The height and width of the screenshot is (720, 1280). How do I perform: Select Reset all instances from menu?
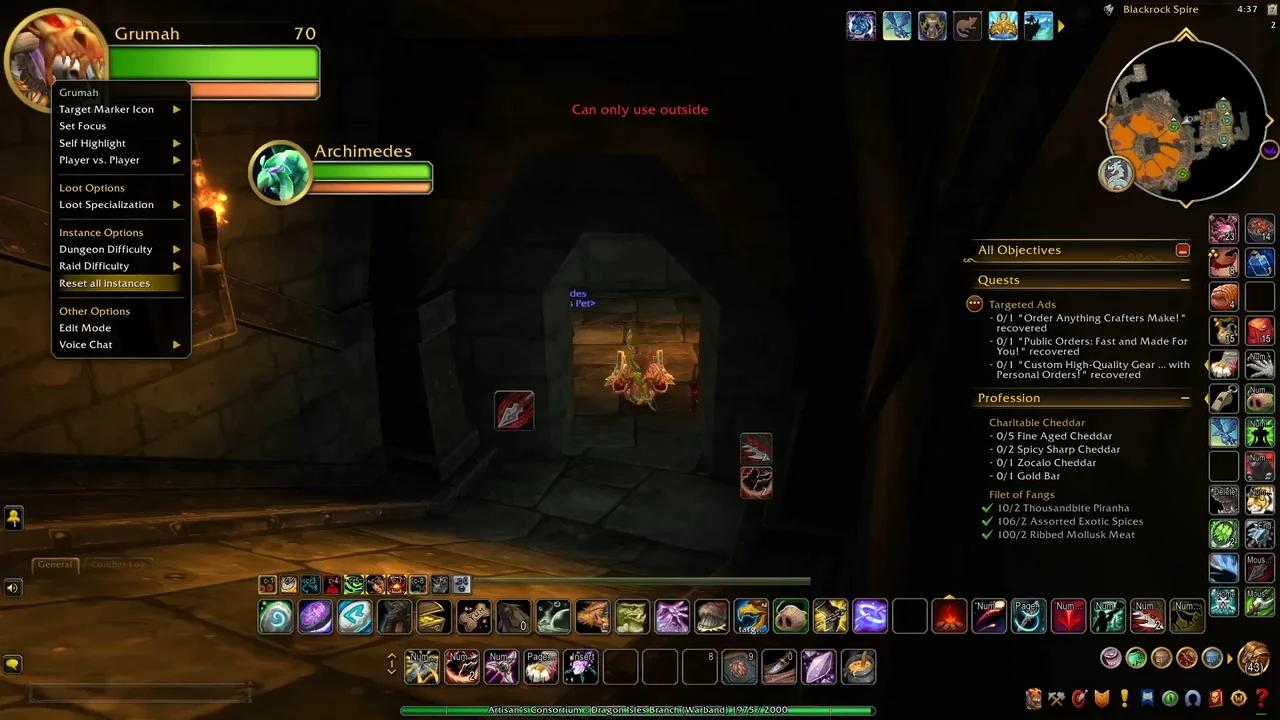pyautogui.click(x=104, y=283)
